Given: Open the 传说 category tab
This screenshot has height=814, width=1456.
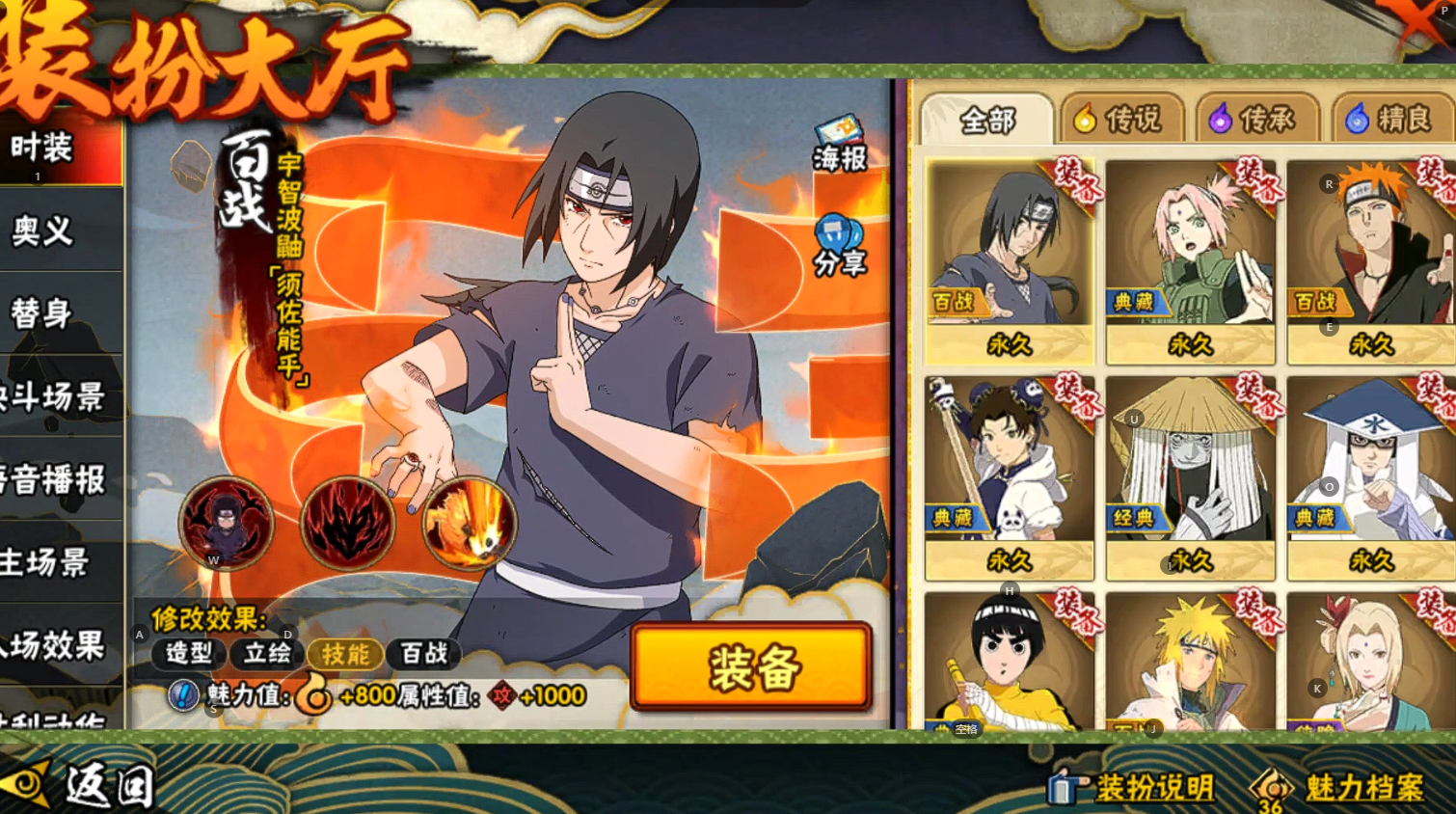Looking at the screenshot, I should click(x=1121, y=120).
